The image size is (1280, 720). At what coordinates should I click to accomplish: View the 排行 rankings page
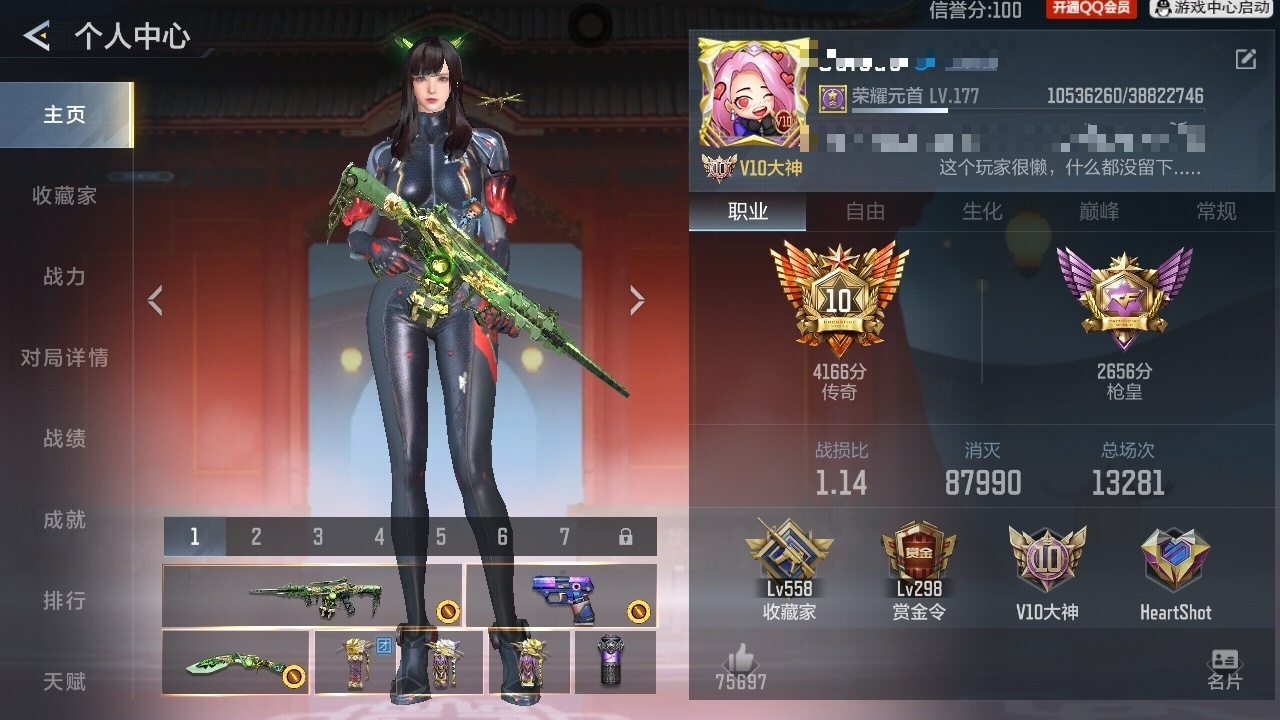point(65,601)
